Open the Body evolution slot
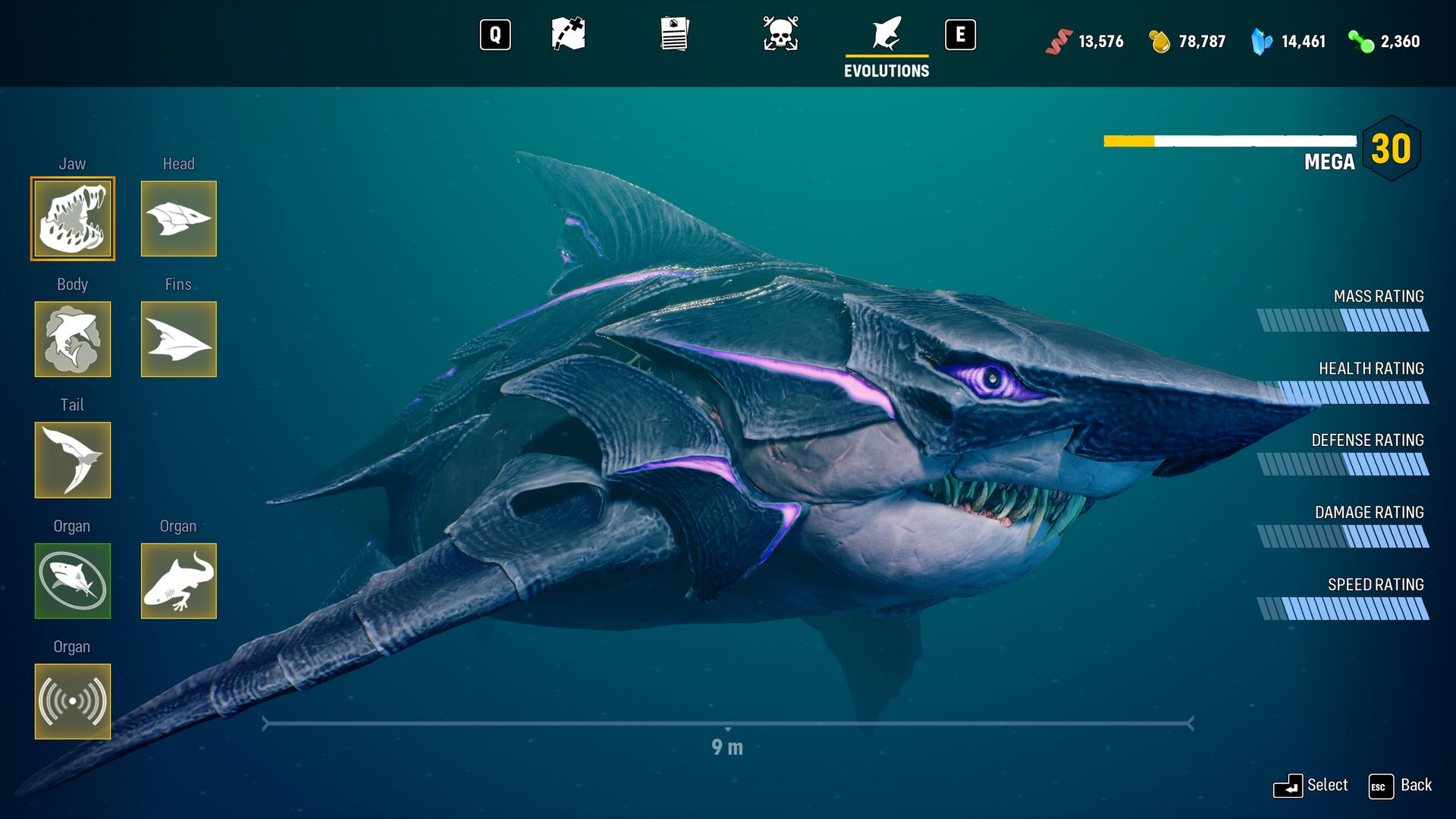This screenshot has height=819, width=1456. (72, 339)
